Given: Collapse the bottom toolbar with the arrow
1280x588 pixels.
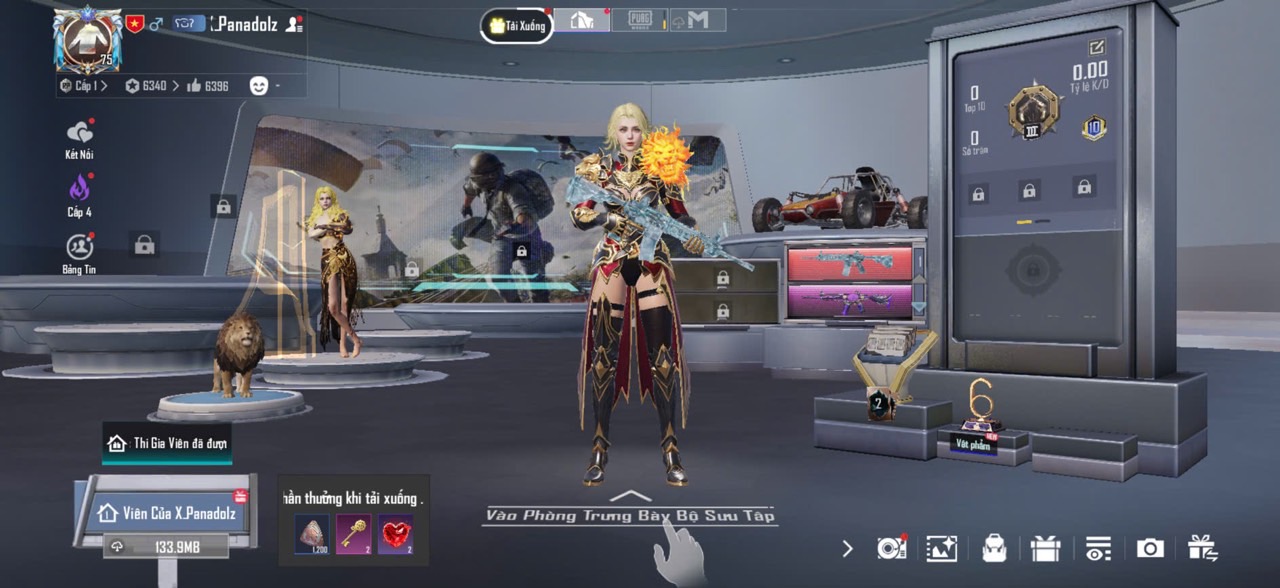Looking at the screenshot, I should pyautogui.click(x=847, y=548).
